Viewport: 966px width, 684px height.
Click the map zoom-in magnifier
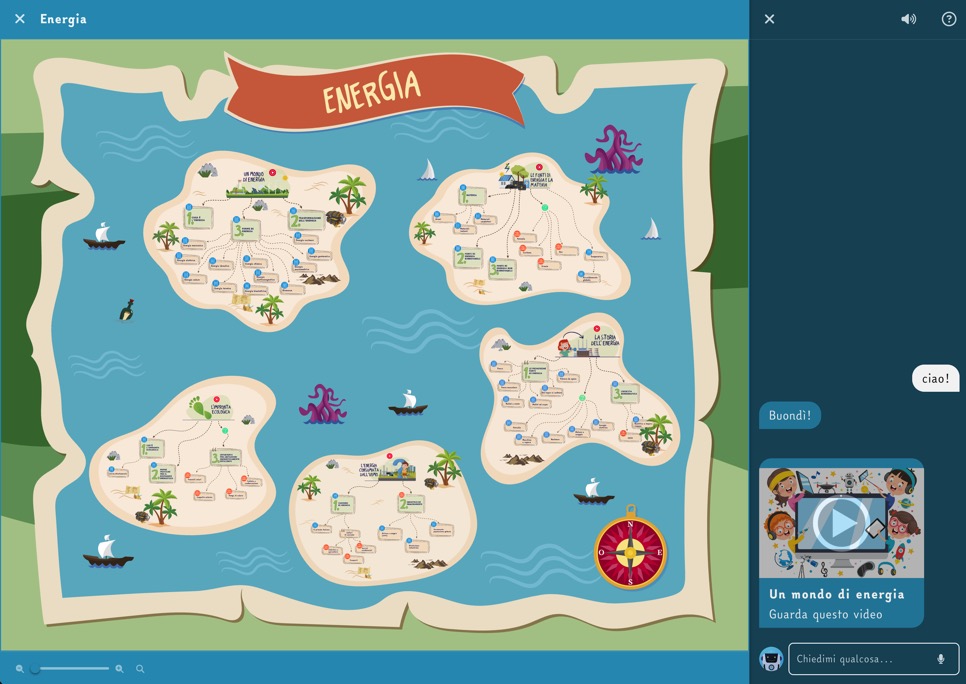[120, 669]
